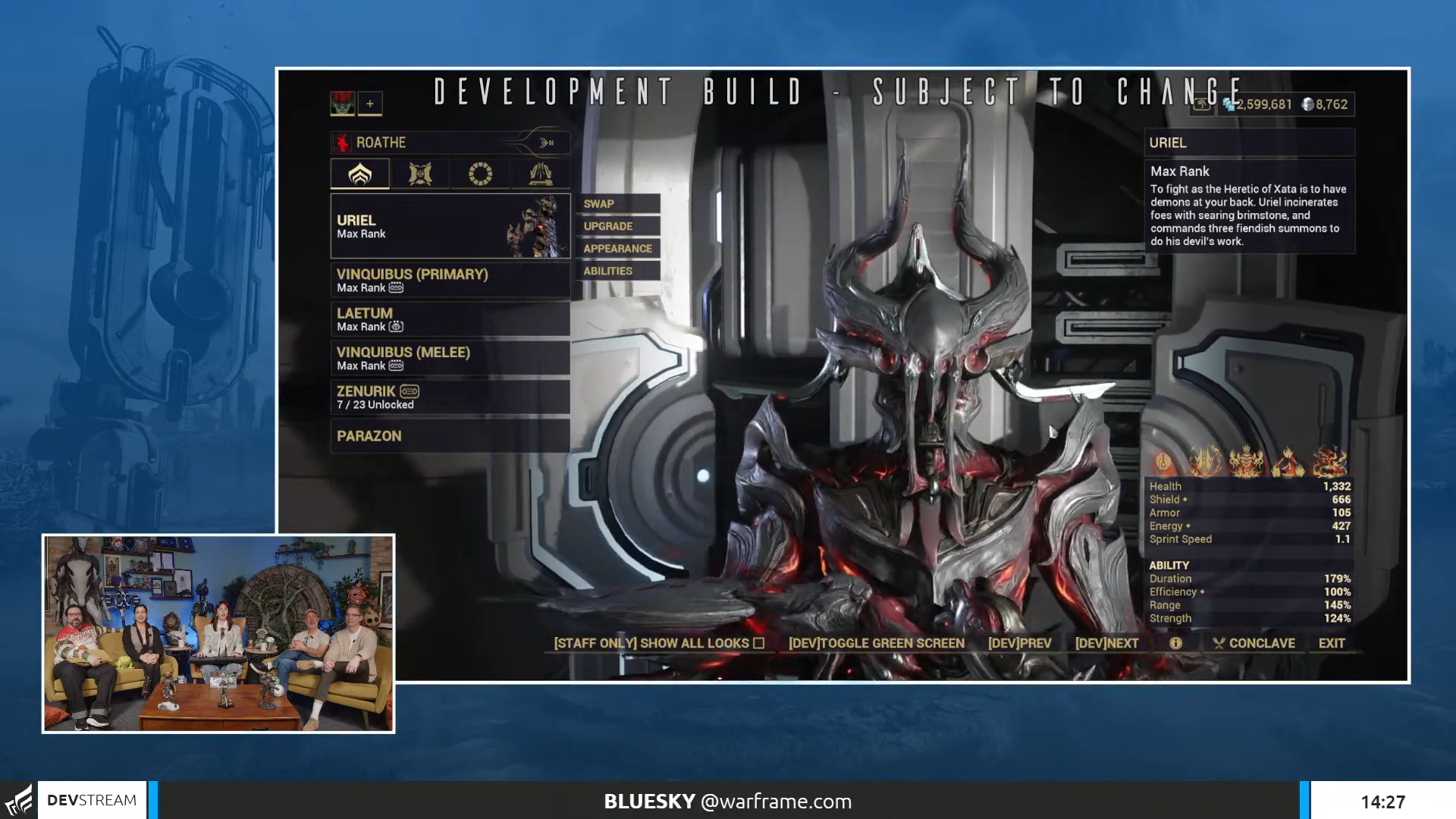The image size is (1456, 819).
Task: Open the ABILITIES menu option
Action: click(607, 270)
